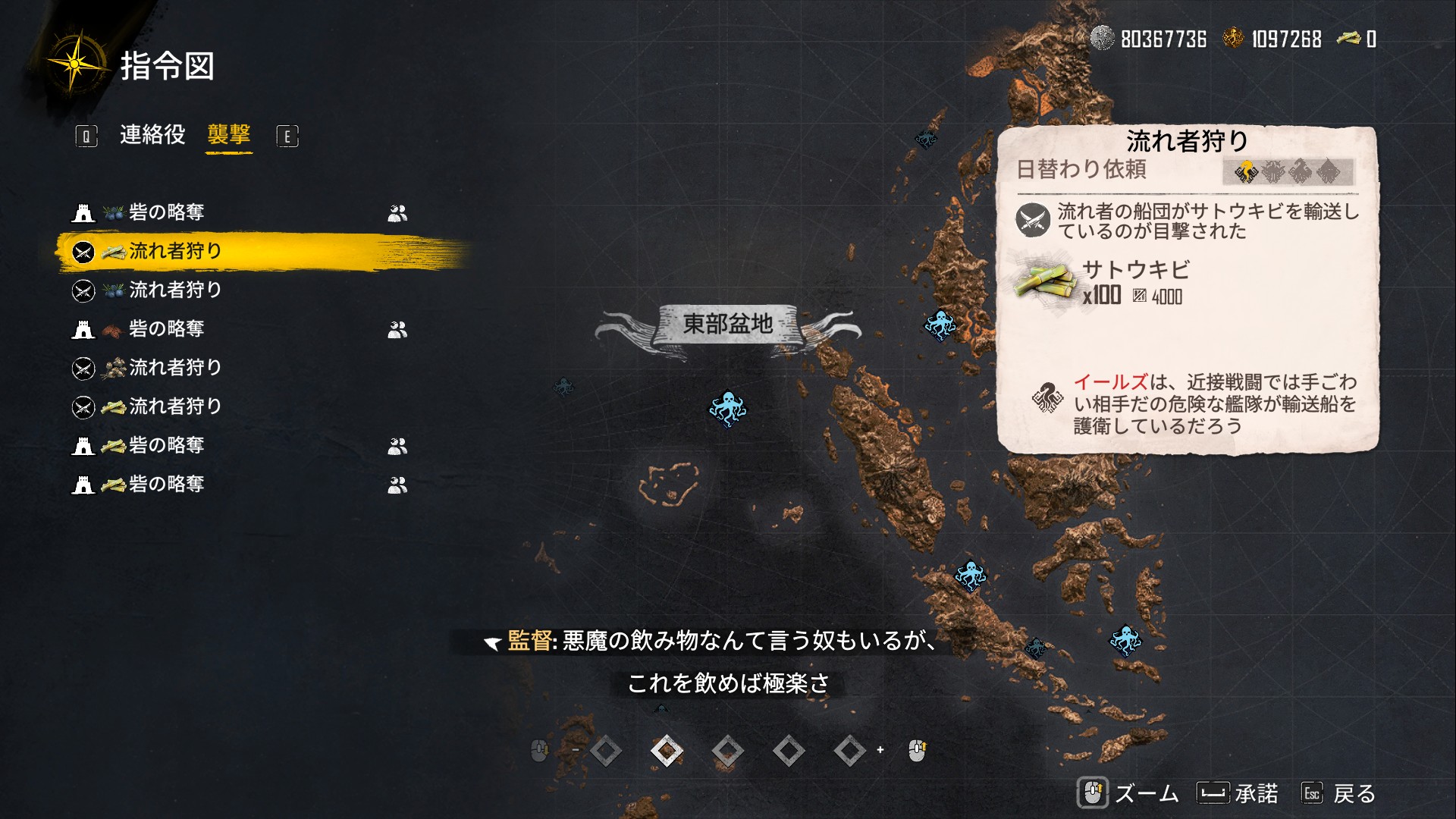Select the middle zoom level diamond
The height and width of the screenshot is (819, 1456).
pyautogui.click(x=727, y=751)
